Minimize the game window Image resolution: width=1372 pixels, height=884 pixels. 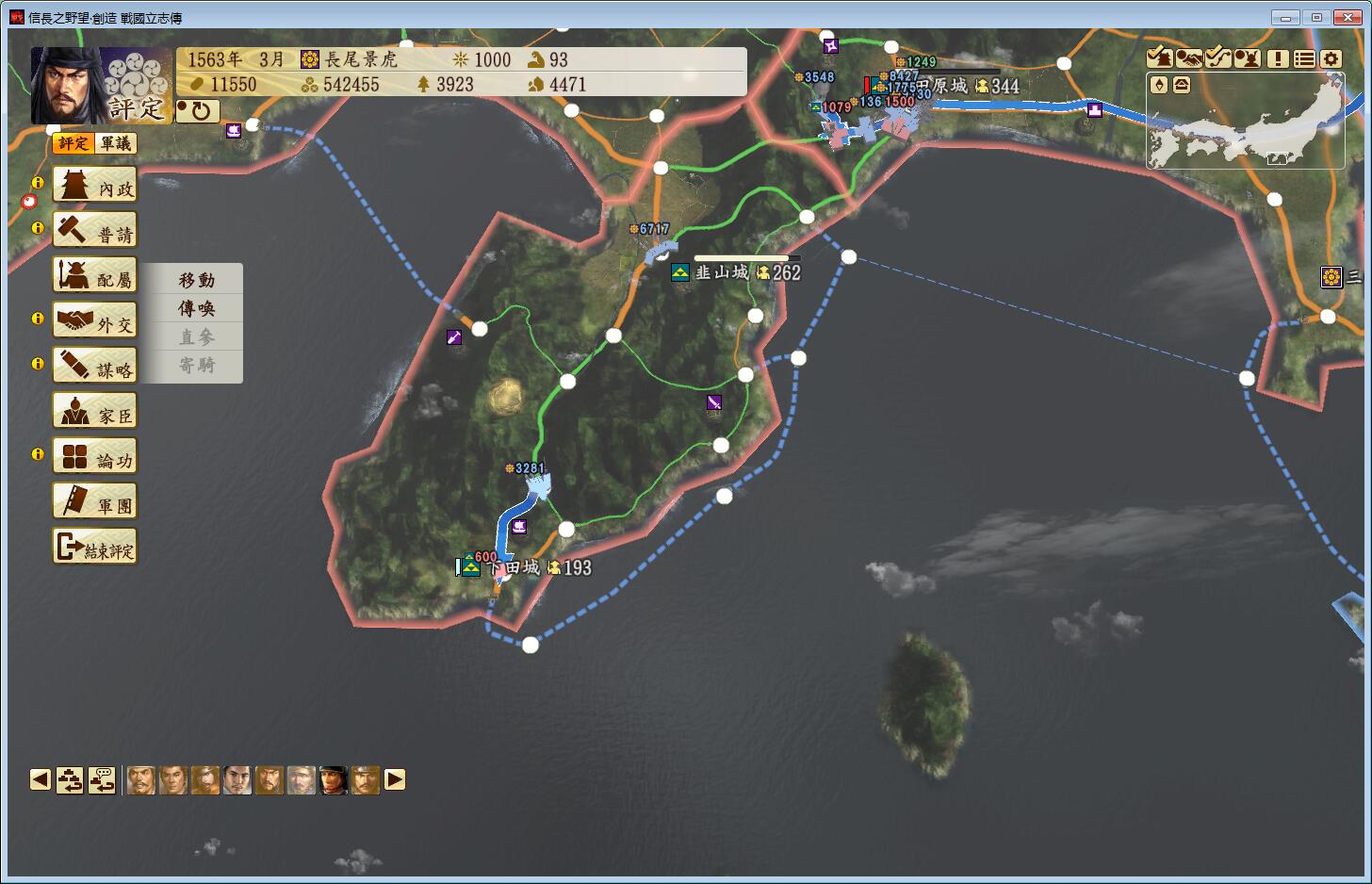1285,17
